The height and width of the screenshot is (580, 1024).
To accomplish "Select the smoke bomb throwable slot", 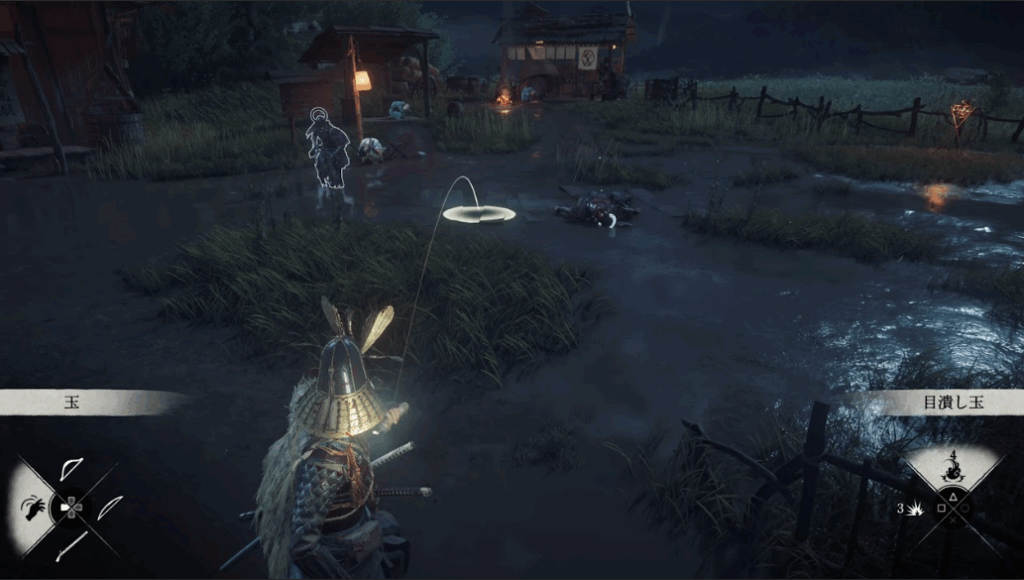I will (x=951, y=468).
